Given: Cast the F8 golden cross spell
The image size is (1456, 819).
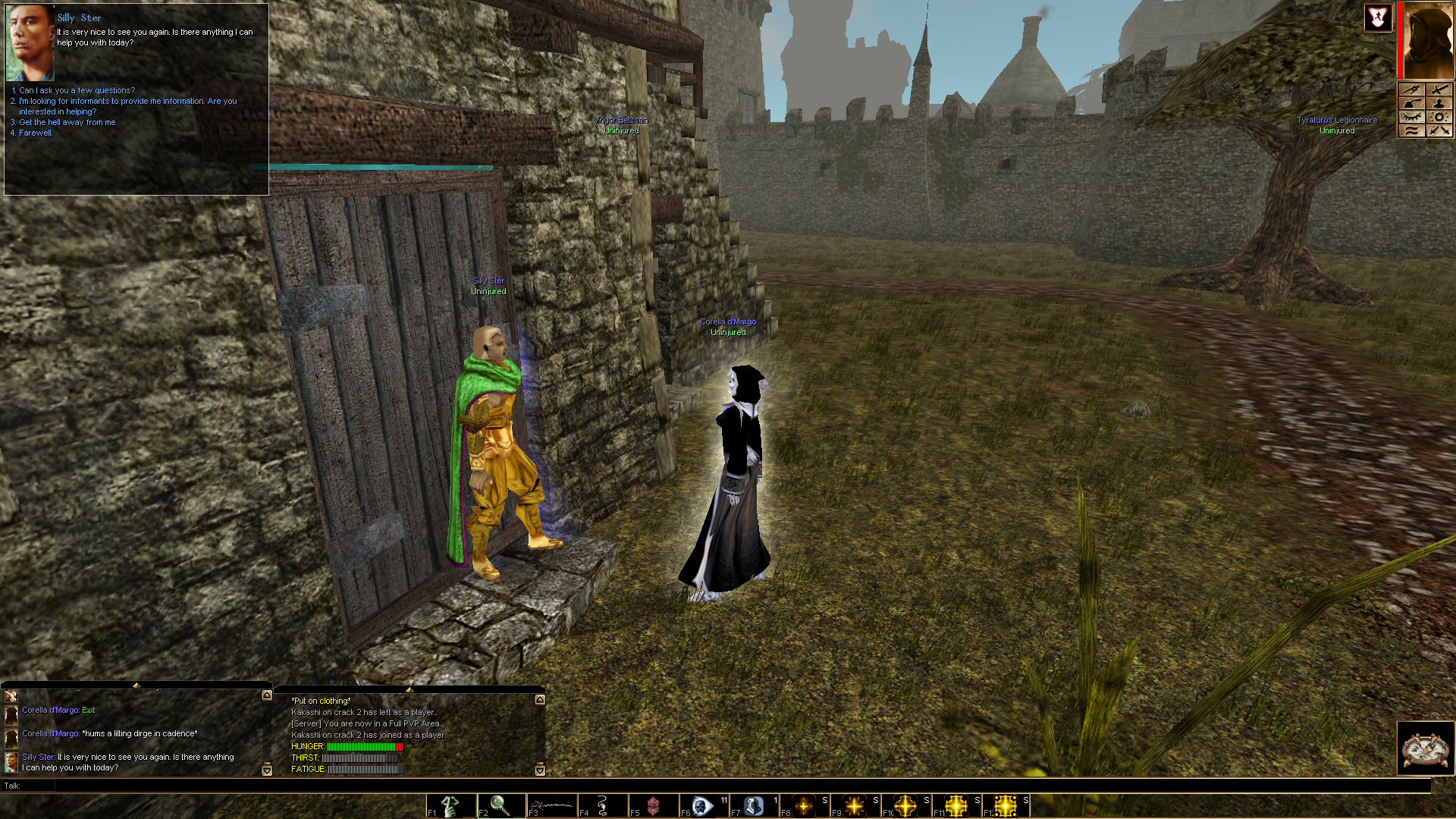Looking at the screenshot, I should coord(805,805).
